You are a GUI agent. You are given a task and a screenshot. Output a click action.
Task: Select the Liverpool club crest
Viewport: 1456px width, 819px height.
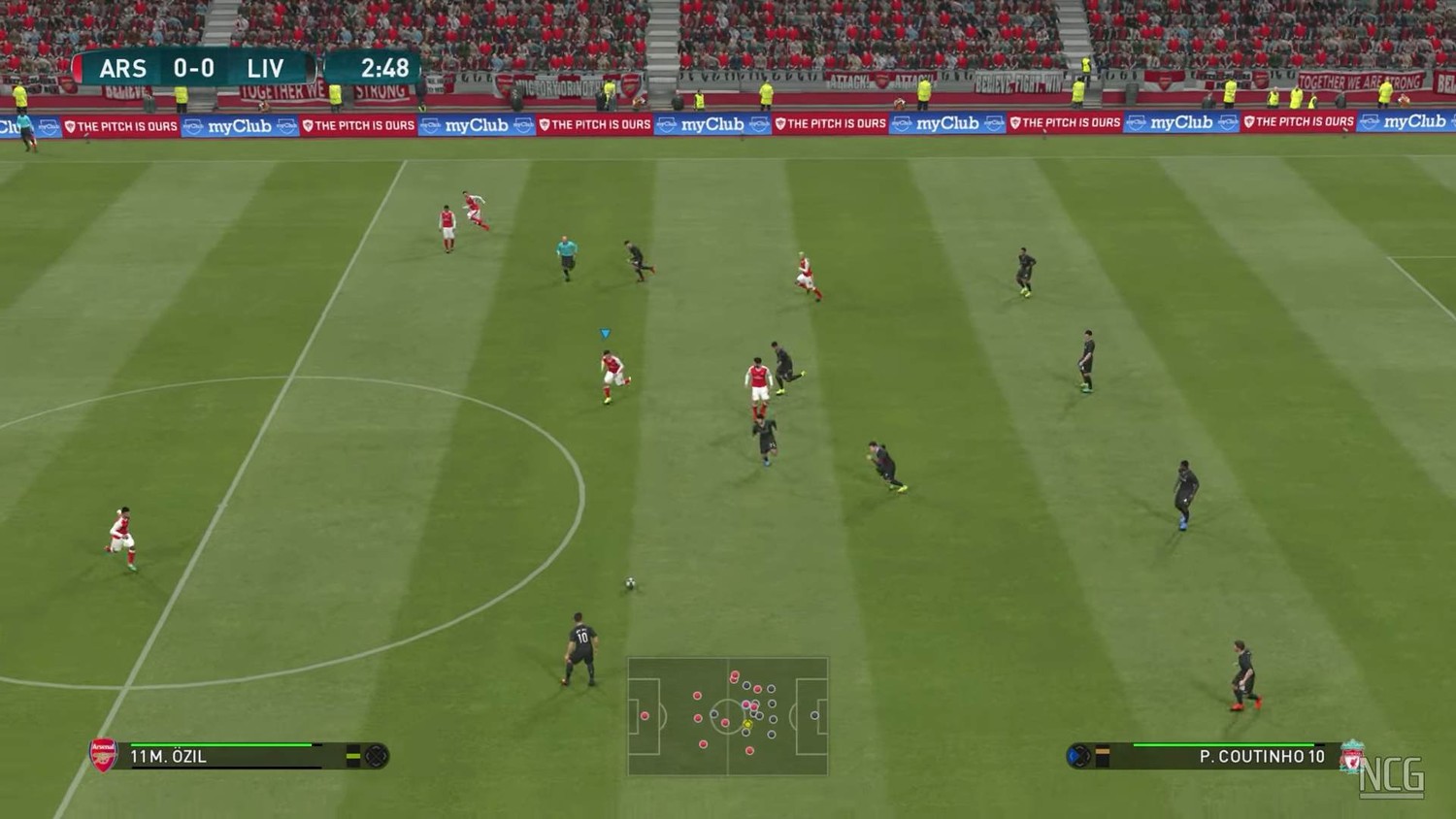[1351, 756]
